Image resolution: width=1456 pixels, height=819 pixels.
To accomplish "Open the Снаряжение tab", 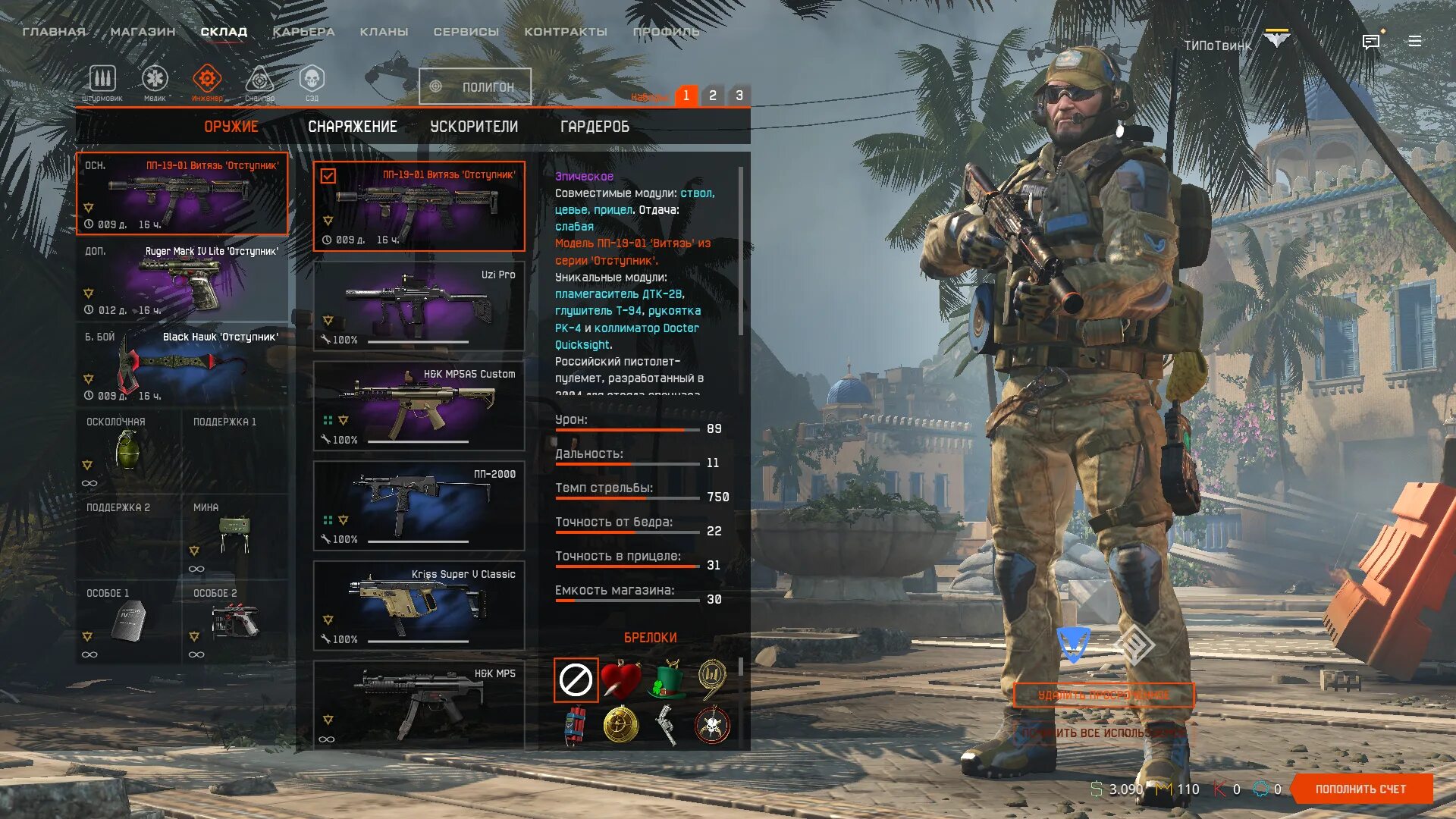I will click(353, 127).
